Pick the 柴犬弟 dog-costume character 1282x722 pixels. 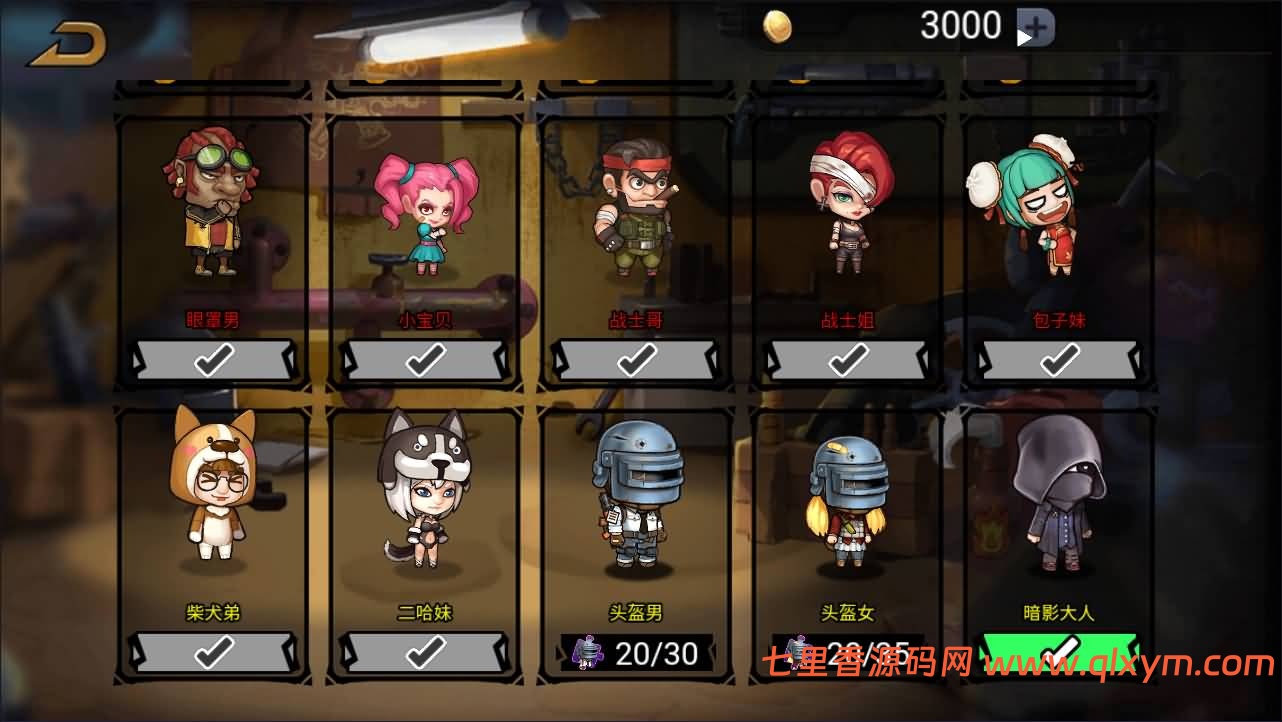[213, 500]
